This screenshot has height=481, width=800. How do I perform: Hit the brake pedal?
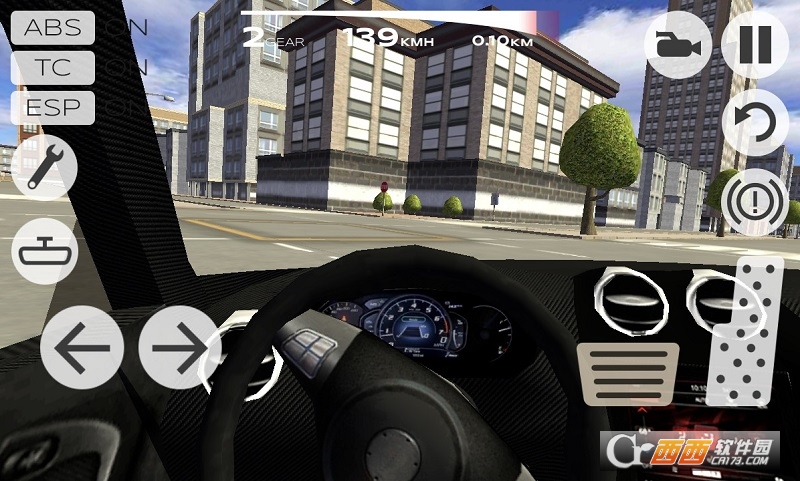point(629,374)
